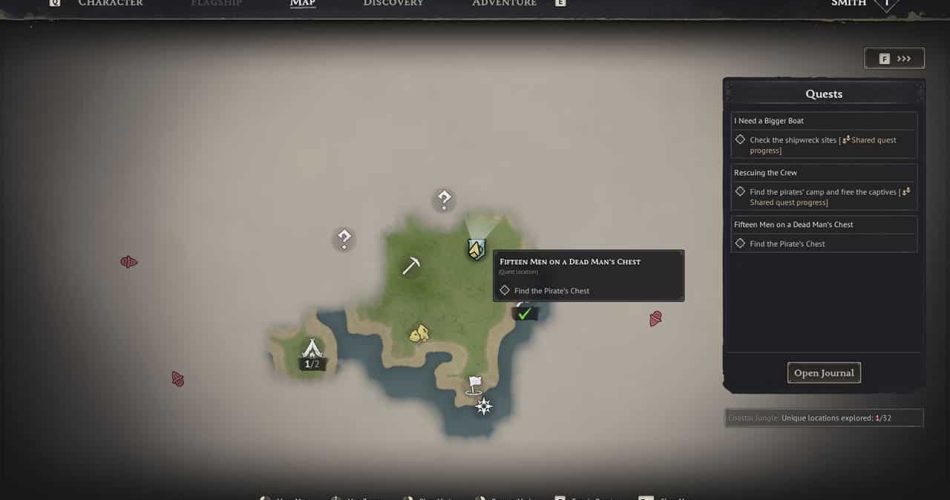Click the green checkmark map marker
This screenshot has width=950, height=500.
pyautogui.click(x=524, y=313)
